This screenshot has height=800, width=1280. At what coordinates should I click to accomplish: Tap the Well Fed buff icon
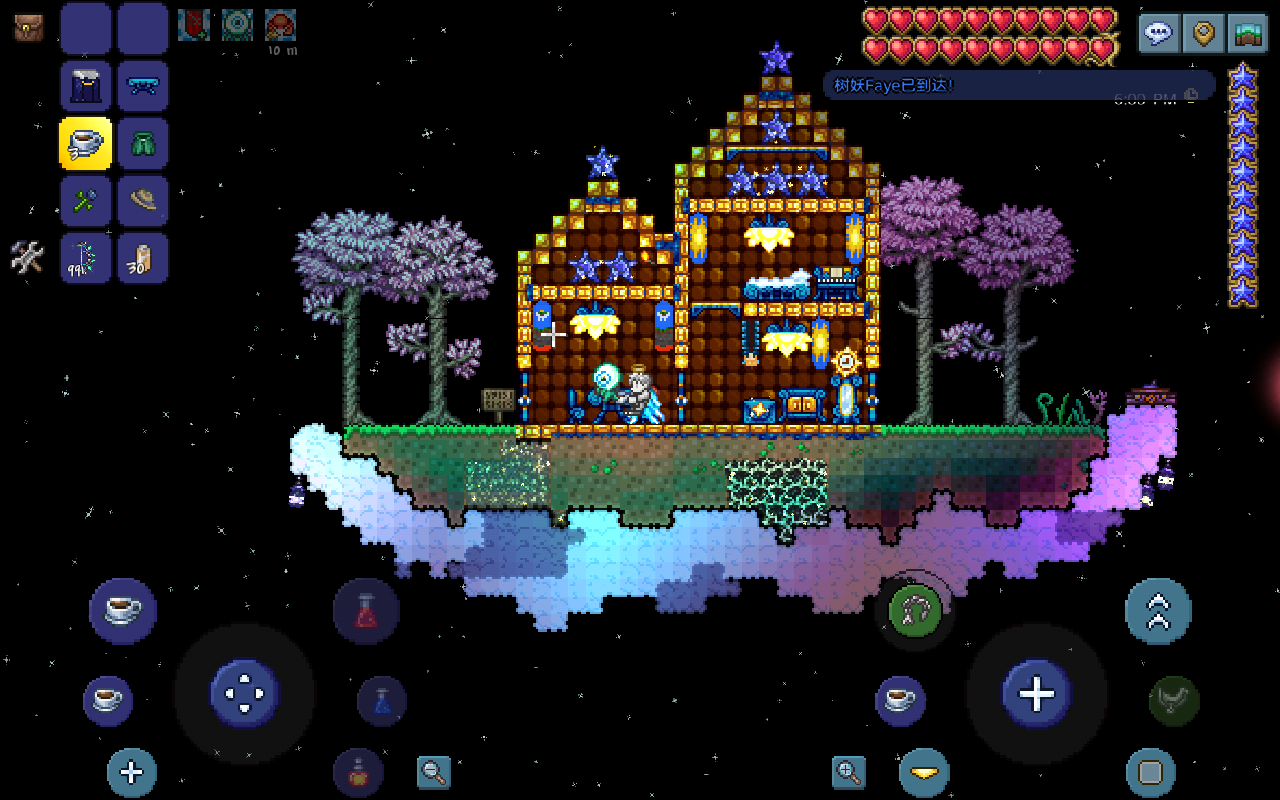click(280, 25)
